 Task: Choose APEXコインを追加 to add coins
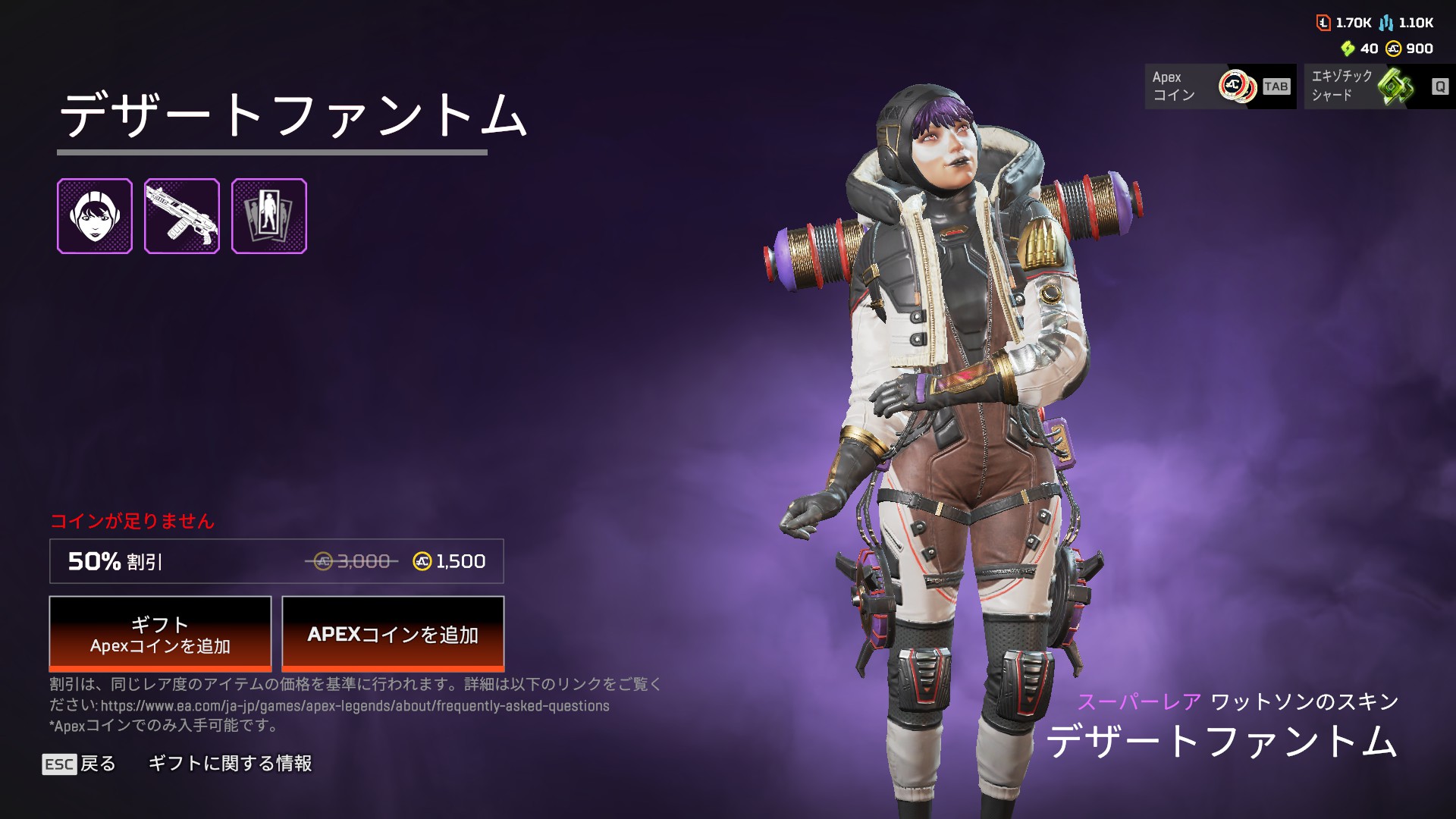click(393, 634)
